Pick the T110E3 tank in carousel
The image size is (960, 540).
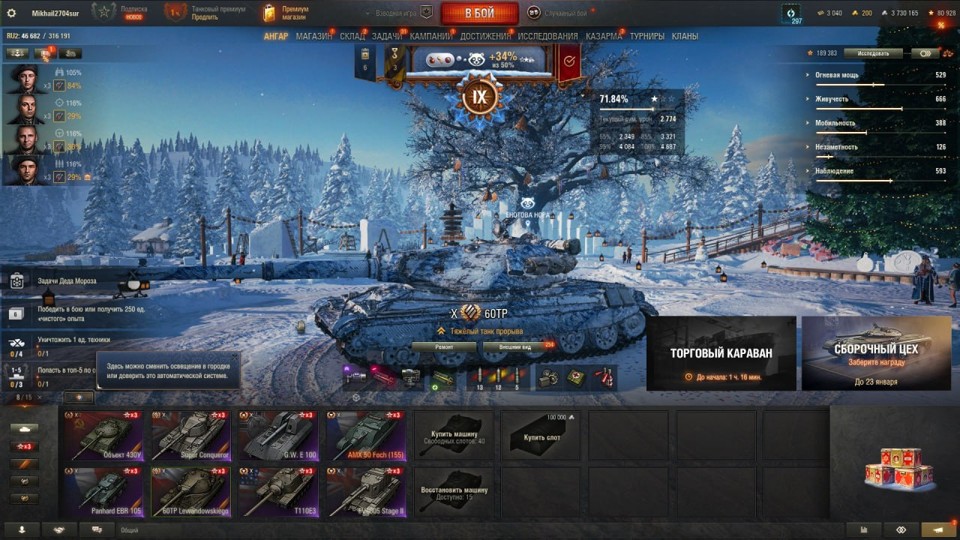tap(278, 490)
